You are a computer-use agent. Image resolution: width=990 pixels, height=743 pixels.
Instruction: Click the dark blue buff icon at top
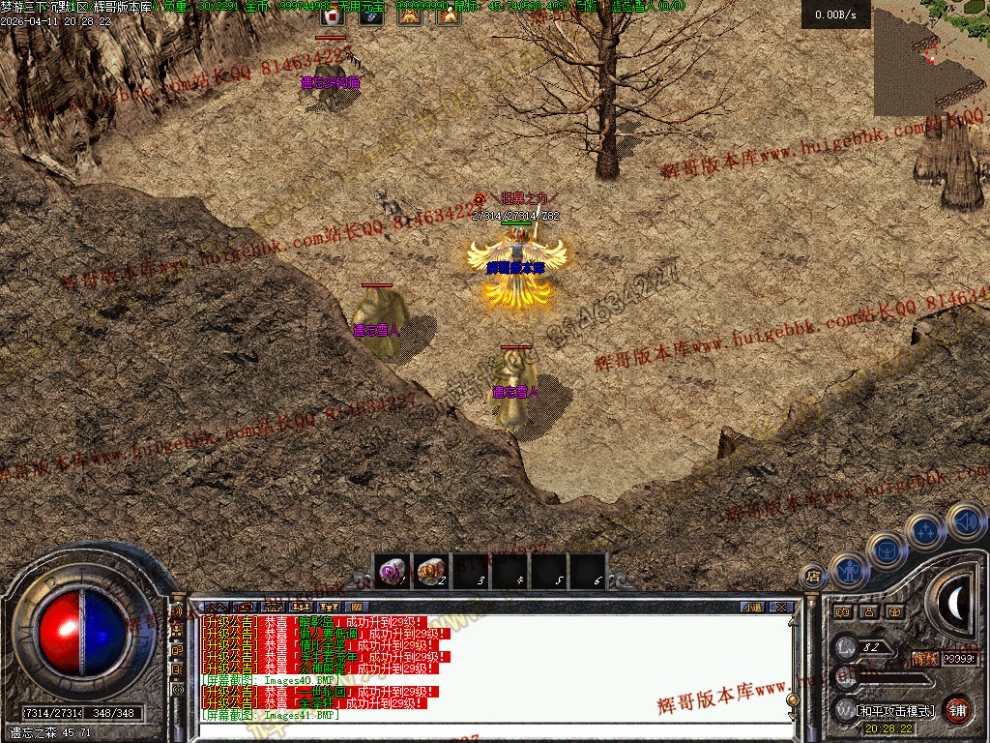[370, 15]
